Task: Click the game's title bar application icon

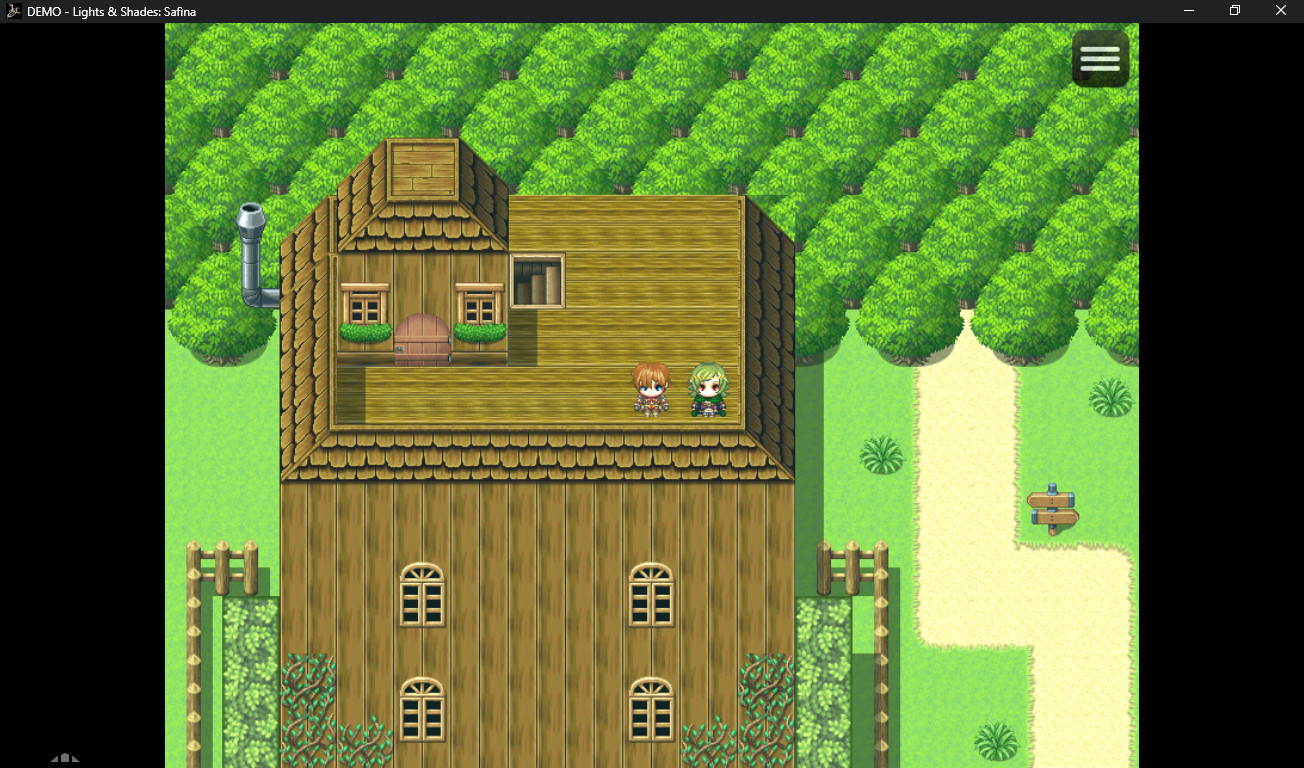Action: [13, 11]
